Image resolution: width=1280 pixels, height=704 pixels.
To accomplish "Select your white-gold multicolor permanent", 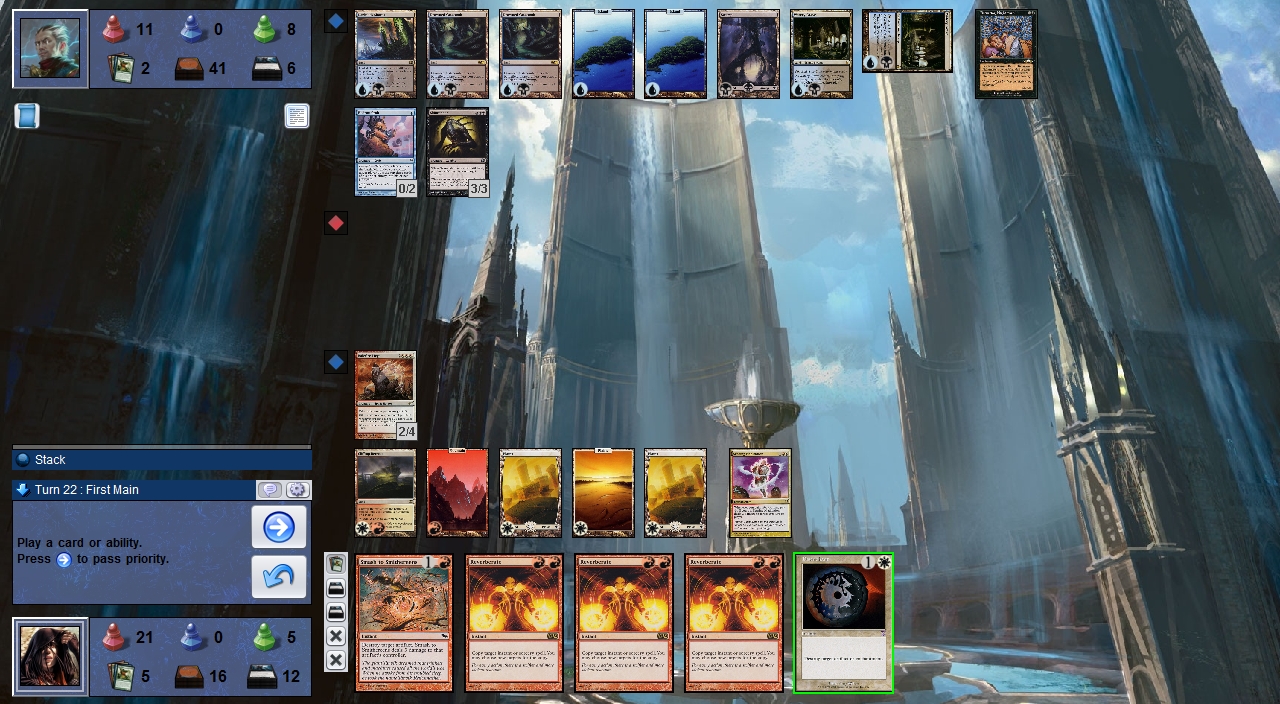I will (x=760, y=492).
